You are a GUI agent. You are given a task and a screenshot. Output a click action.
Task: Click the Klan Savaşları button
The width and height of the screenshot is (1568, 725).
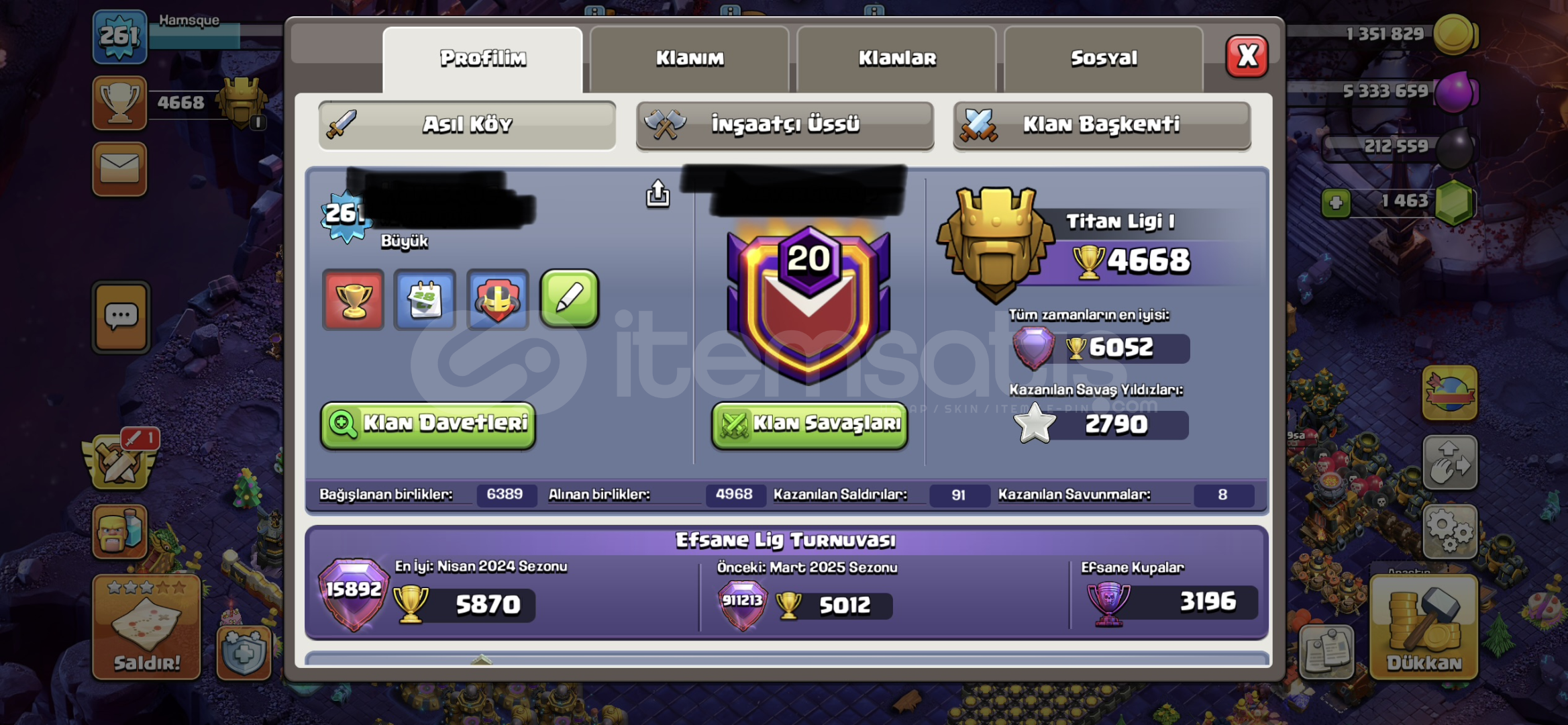coord(809,424)
